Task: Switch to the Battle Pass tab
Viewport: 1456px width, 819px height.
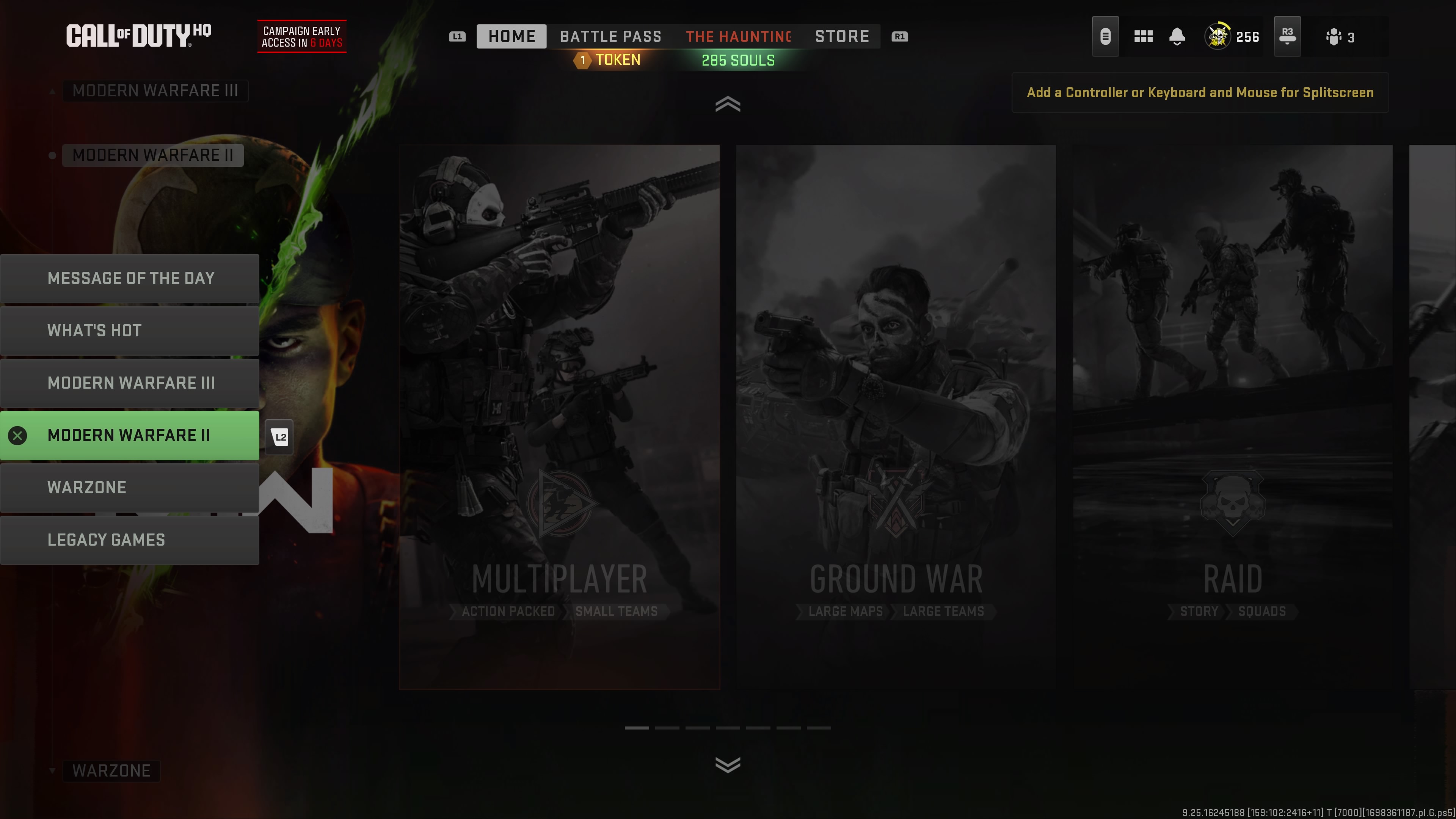Action: click(x=610, y=36)
